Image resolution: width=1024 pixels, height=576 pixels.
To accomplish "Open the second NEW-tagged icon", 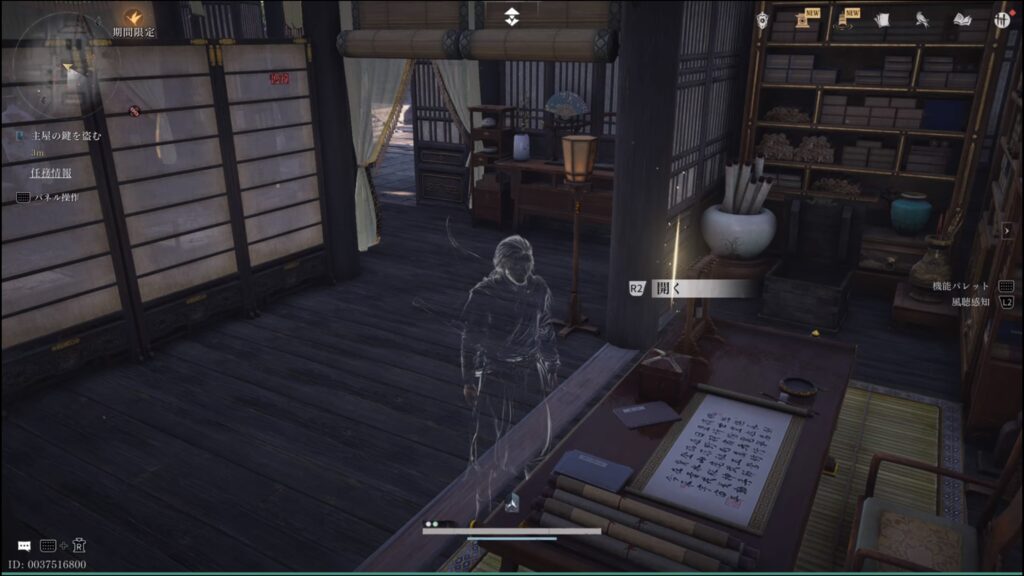I will (x=844, y=19).
